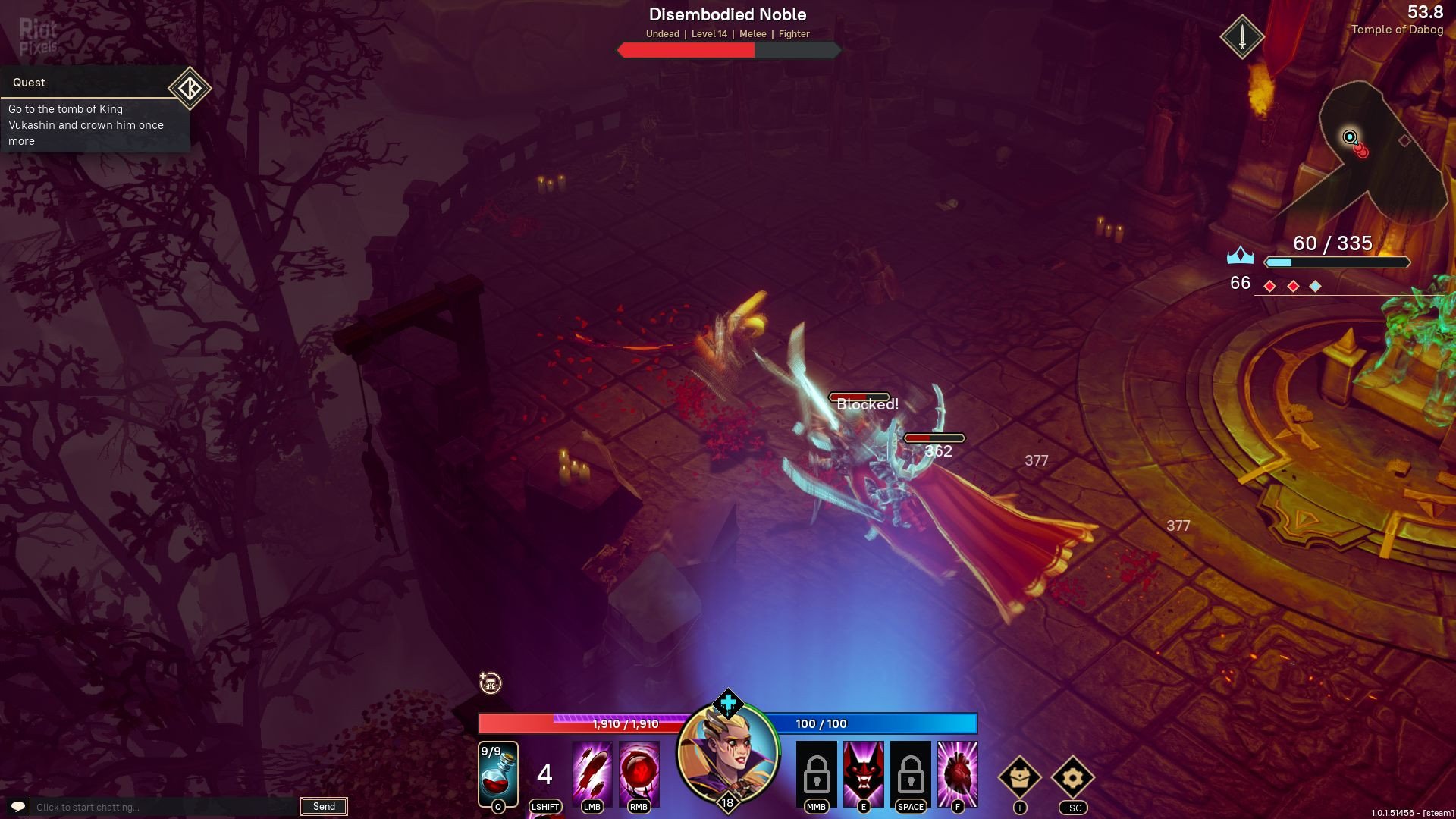
Task: Trigger the demon bat face ability
Action: point(863,774)
